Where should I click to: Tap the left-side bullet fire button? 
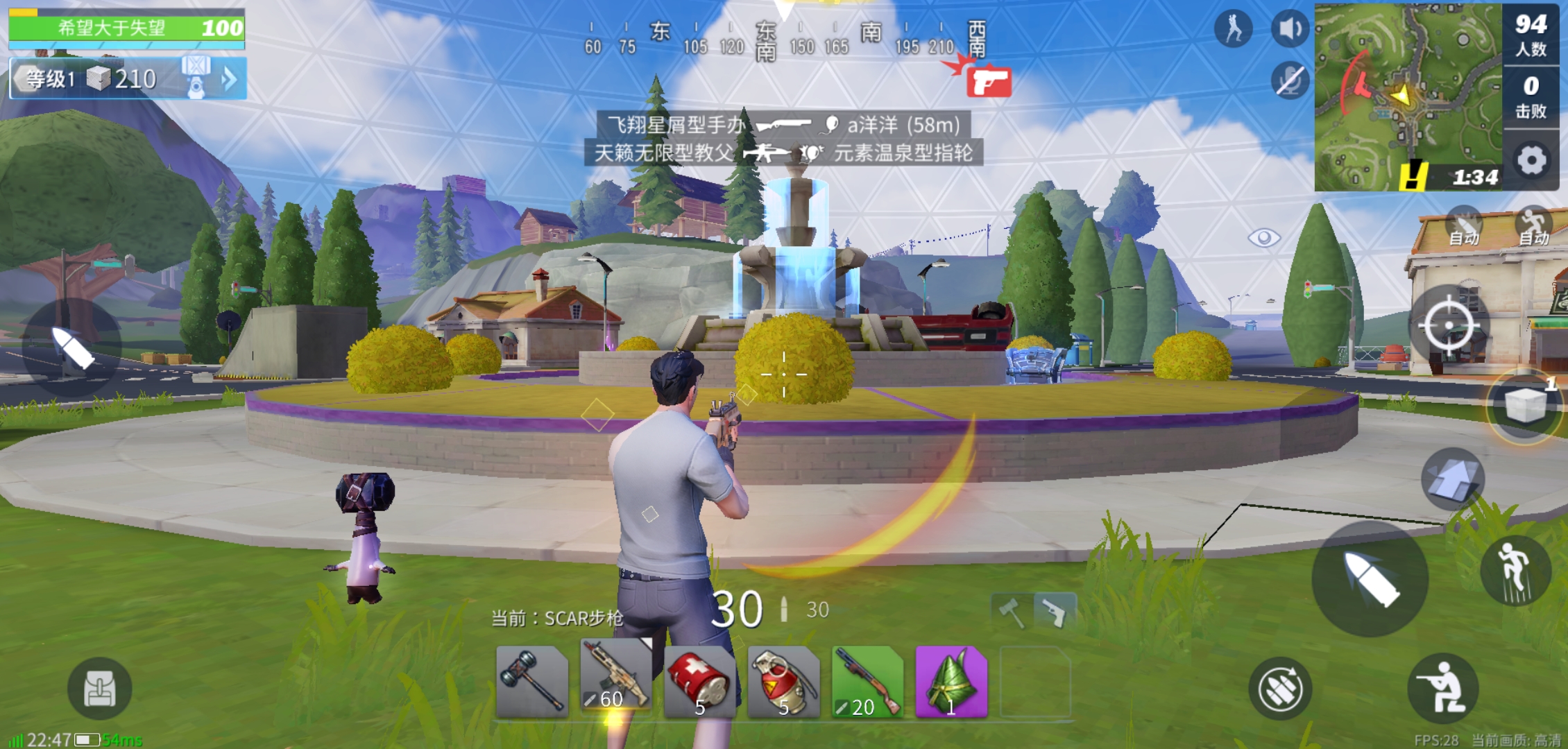72,347
